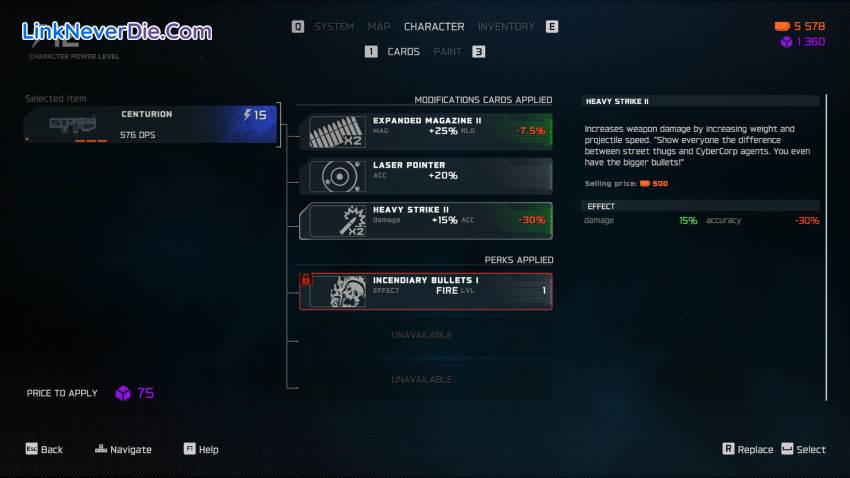Switch to the System tab

pyautogui.click(x=334, y=27)
